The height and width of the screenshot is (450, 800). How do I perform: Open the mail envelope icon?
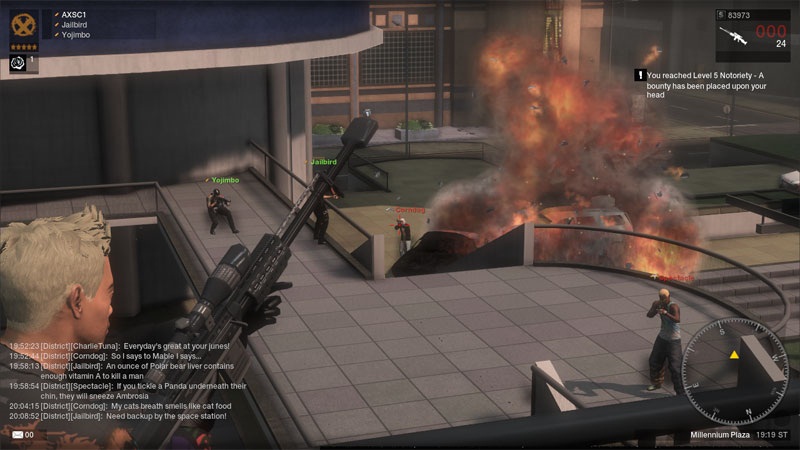click(x=17, y=434)
